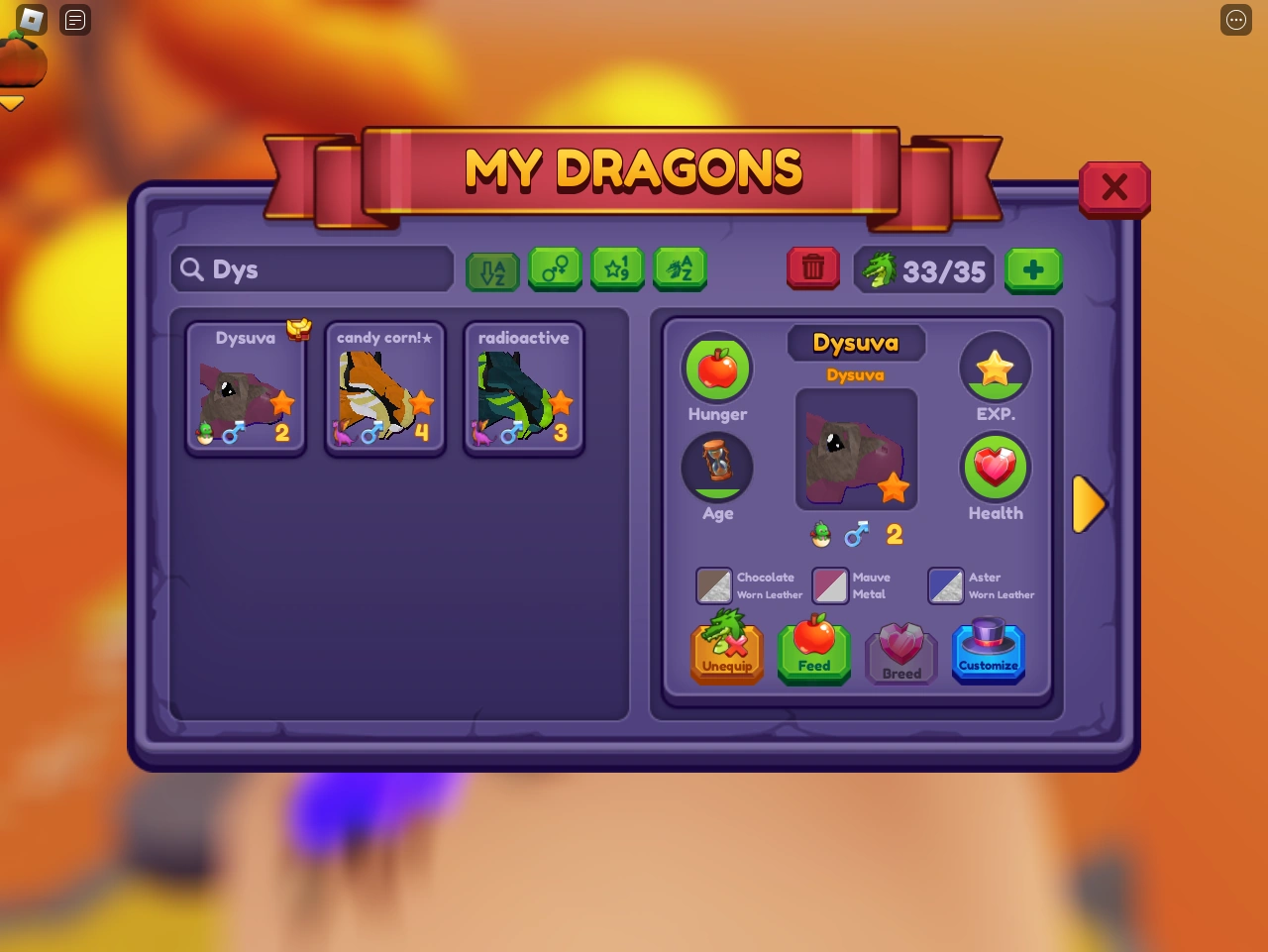Viewport: 1268px width, 952px height.
Task: Pick the Mauve Metal color swatch
Action: pyautogui.click(x=830, y=585)
